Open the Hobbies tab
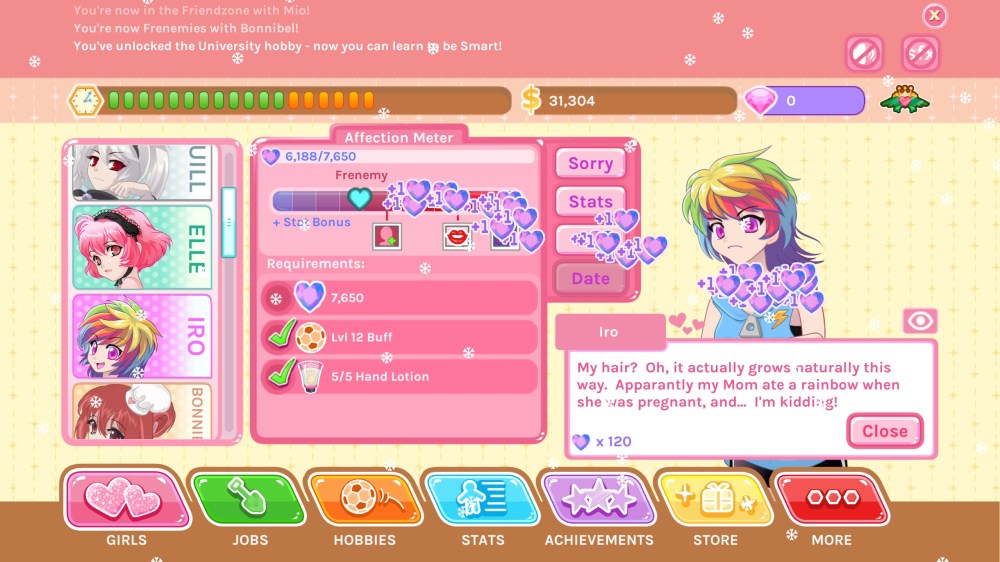Viewport: 1000px width, 562px height. pos(364,498)
